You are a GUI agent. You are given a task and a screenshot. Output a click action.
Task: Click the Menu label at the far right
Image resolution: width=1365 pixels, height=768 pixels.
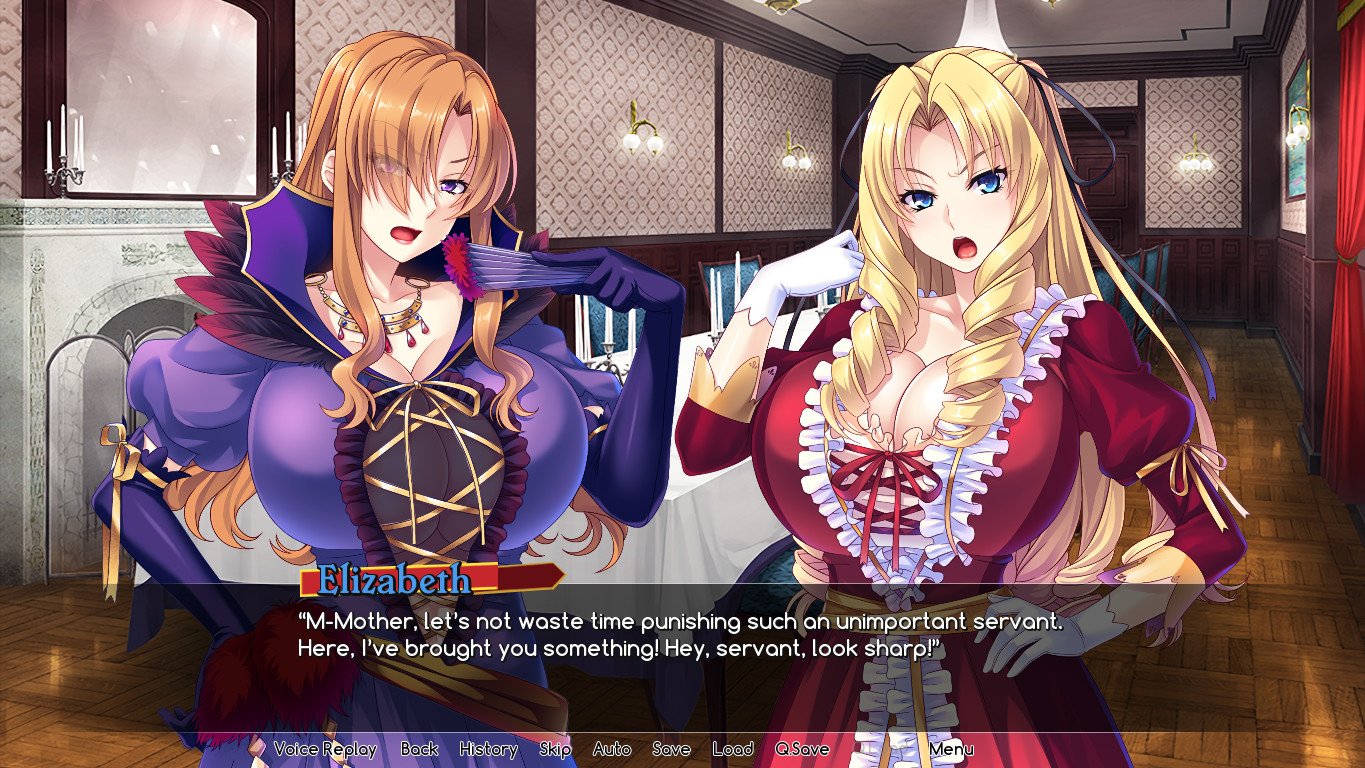(951, 747)
